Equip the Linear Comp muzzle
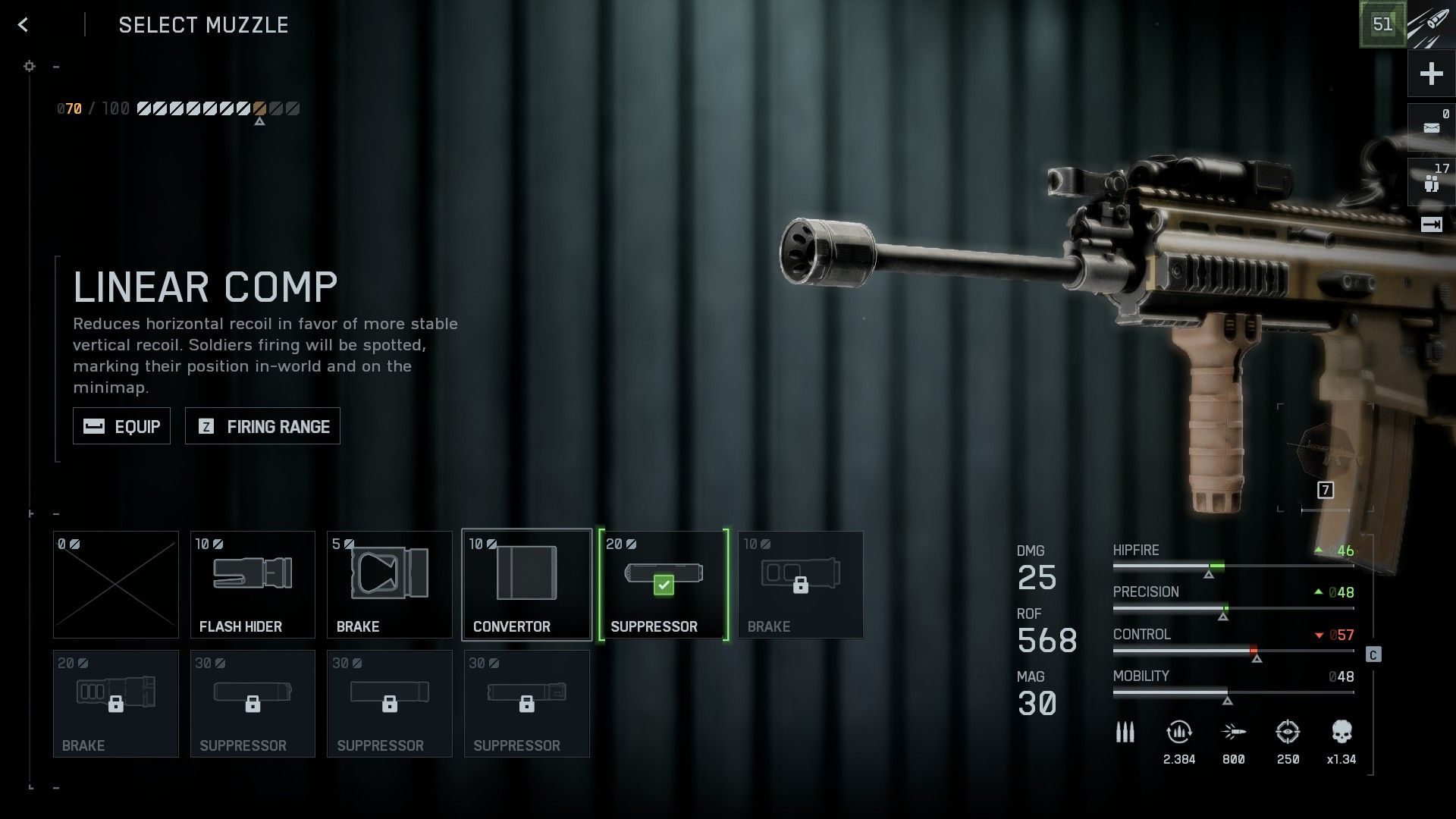Viewport: 1456px width, 819px height. 121,426
